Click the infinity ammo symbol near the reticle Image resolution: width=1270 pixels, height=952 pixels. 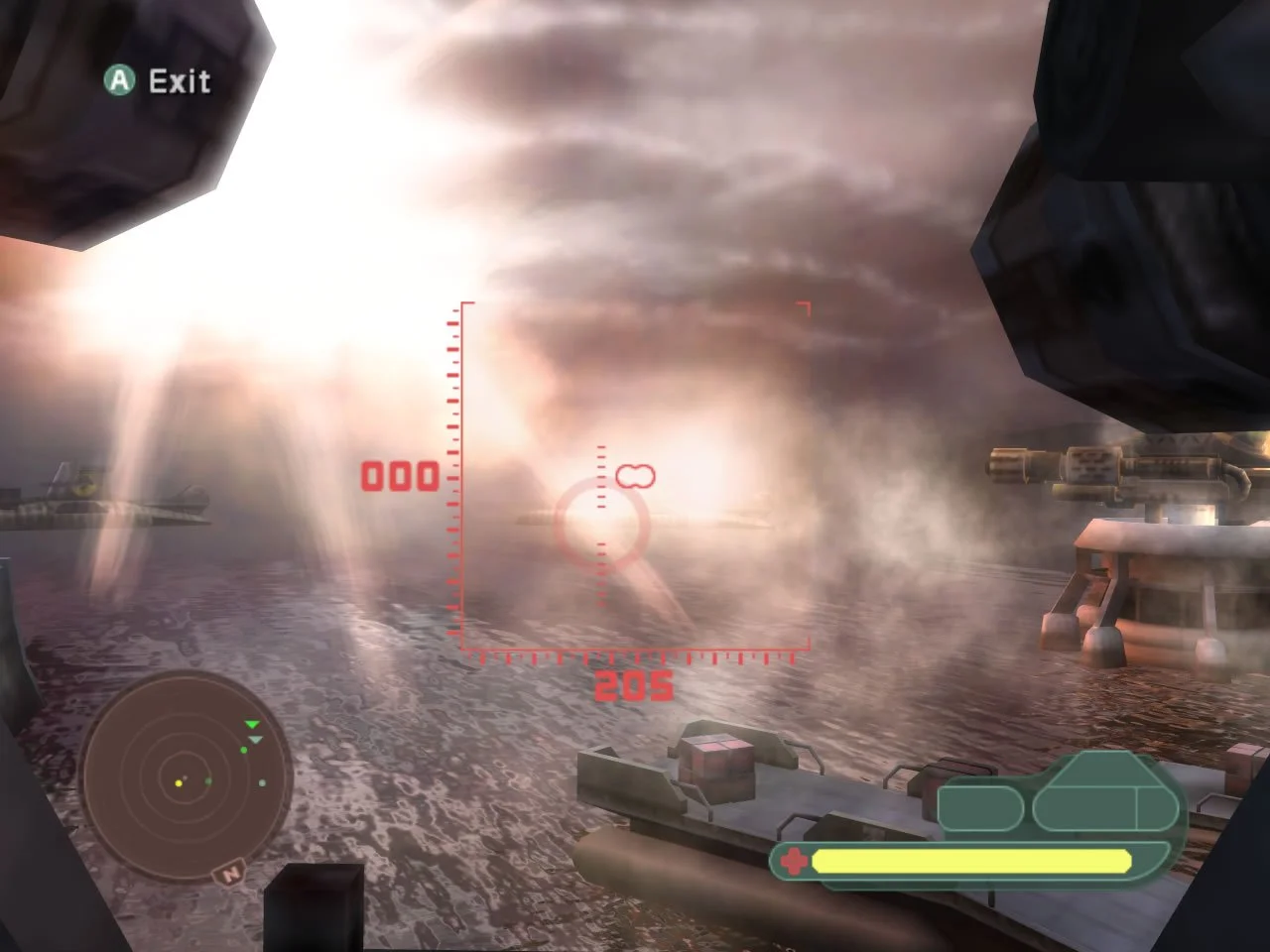tap(636, 475)
